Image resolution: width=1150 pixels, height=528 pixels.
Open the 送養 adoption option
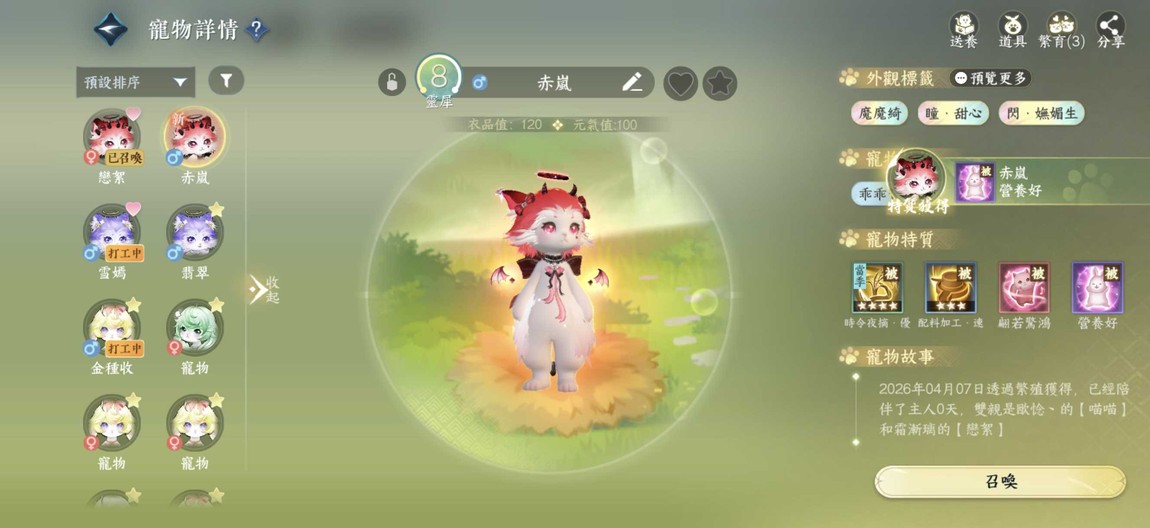(x=964, y=29)
